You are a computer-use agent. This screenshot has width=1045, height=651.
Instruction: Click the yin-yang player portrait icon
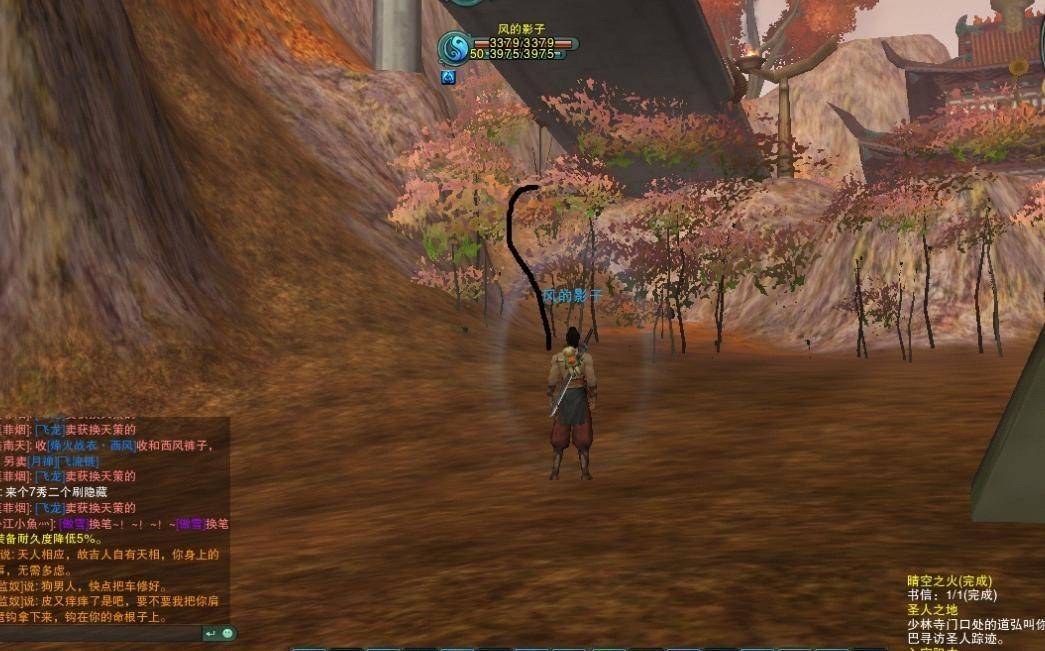click(454, 47)
